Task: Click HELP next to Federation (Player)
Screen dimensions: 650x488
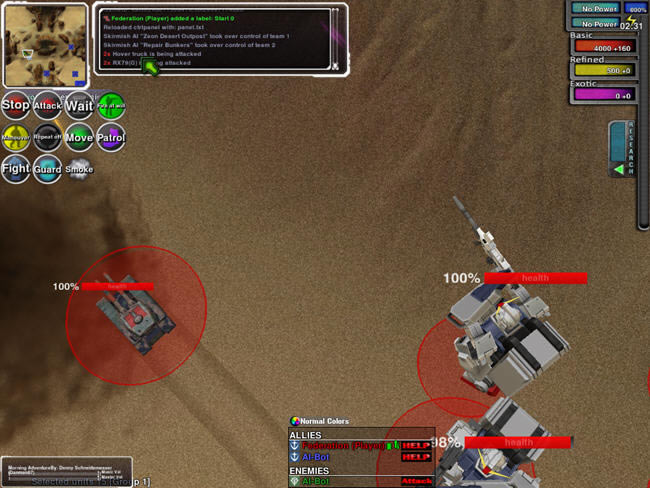Action: coord(416,445)
